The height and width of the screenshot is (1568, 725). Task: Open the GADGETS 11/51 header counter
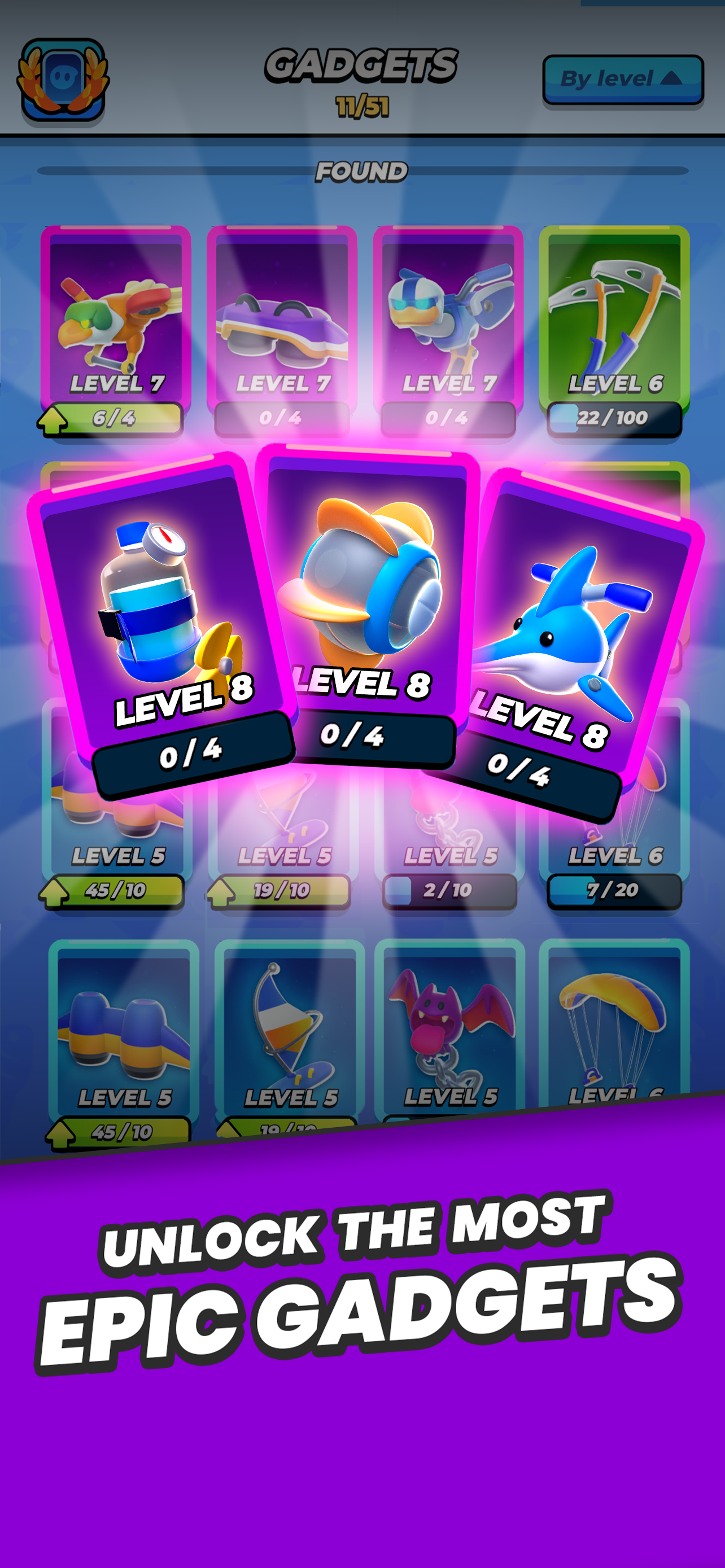point(361,79)
